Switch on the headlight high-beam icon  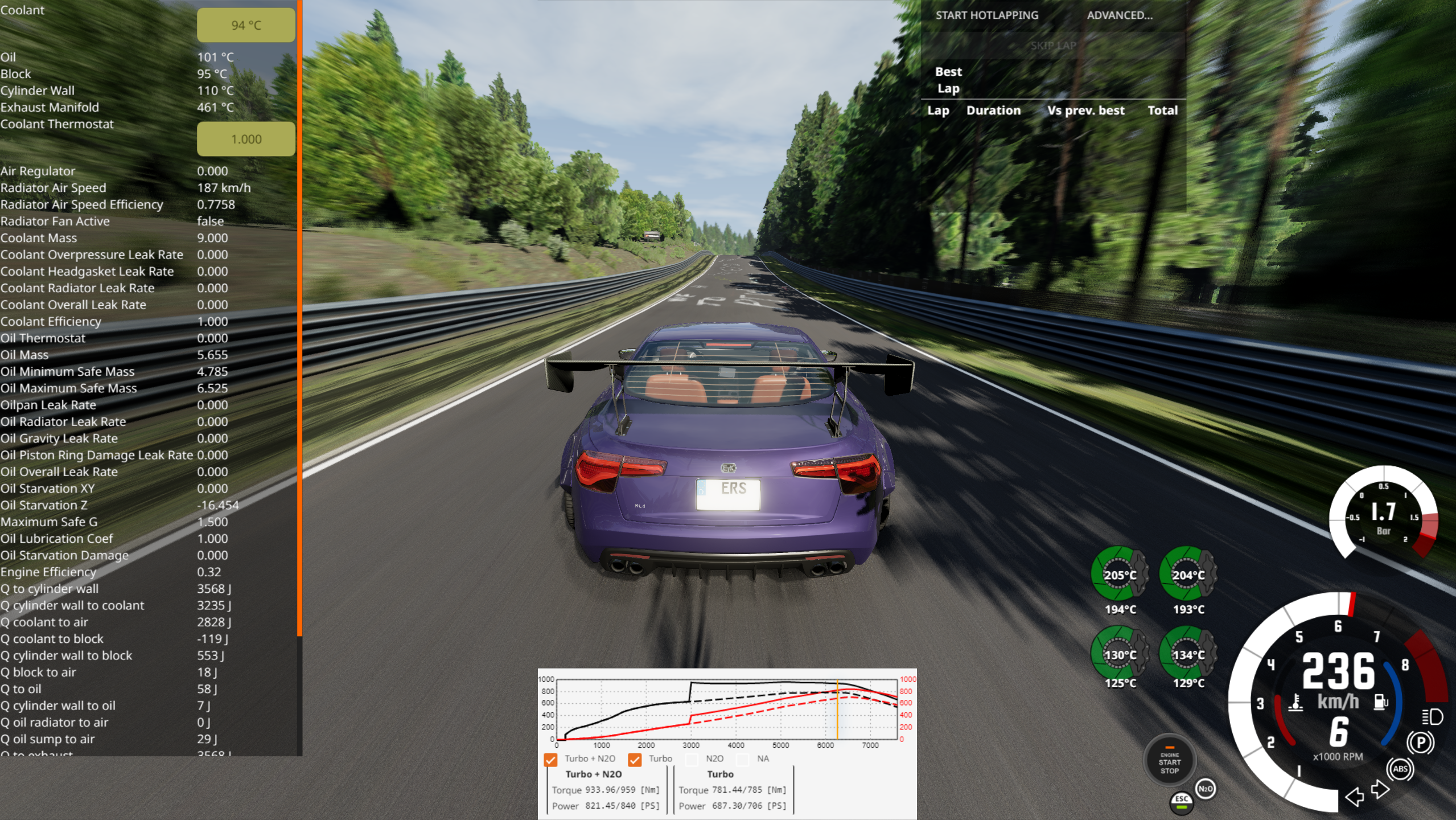tap(1432, 716)
